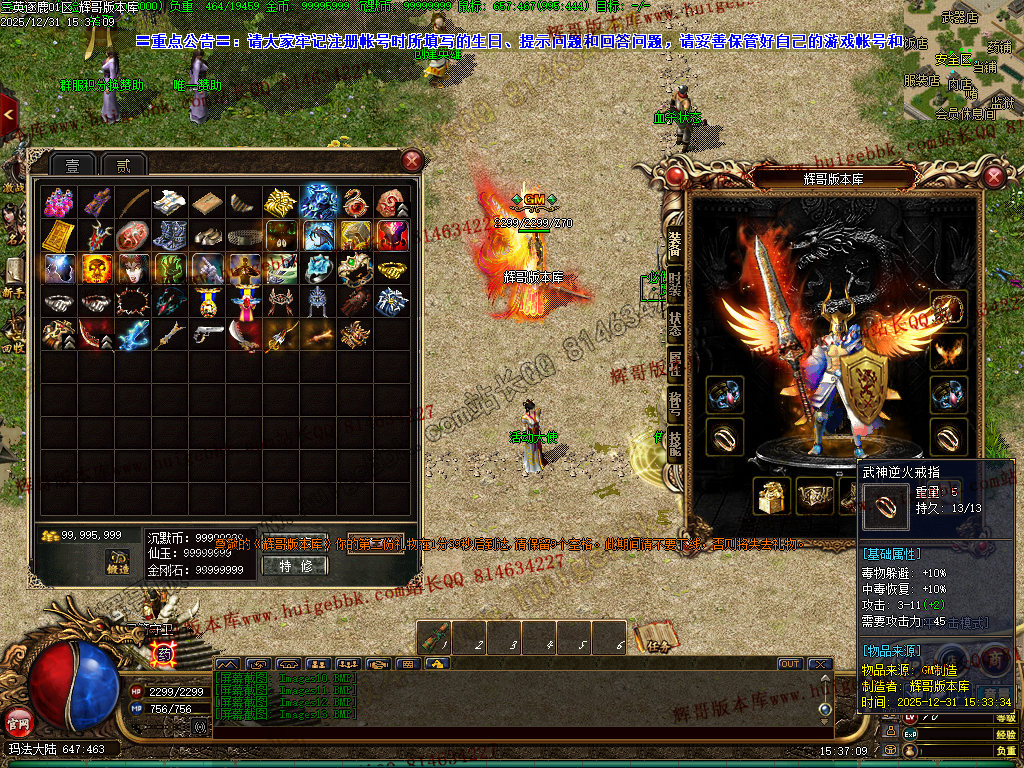Switch to the 技能 skills tab
The height and width of the screenshot is (768, 1024).
tap(675, 441)
